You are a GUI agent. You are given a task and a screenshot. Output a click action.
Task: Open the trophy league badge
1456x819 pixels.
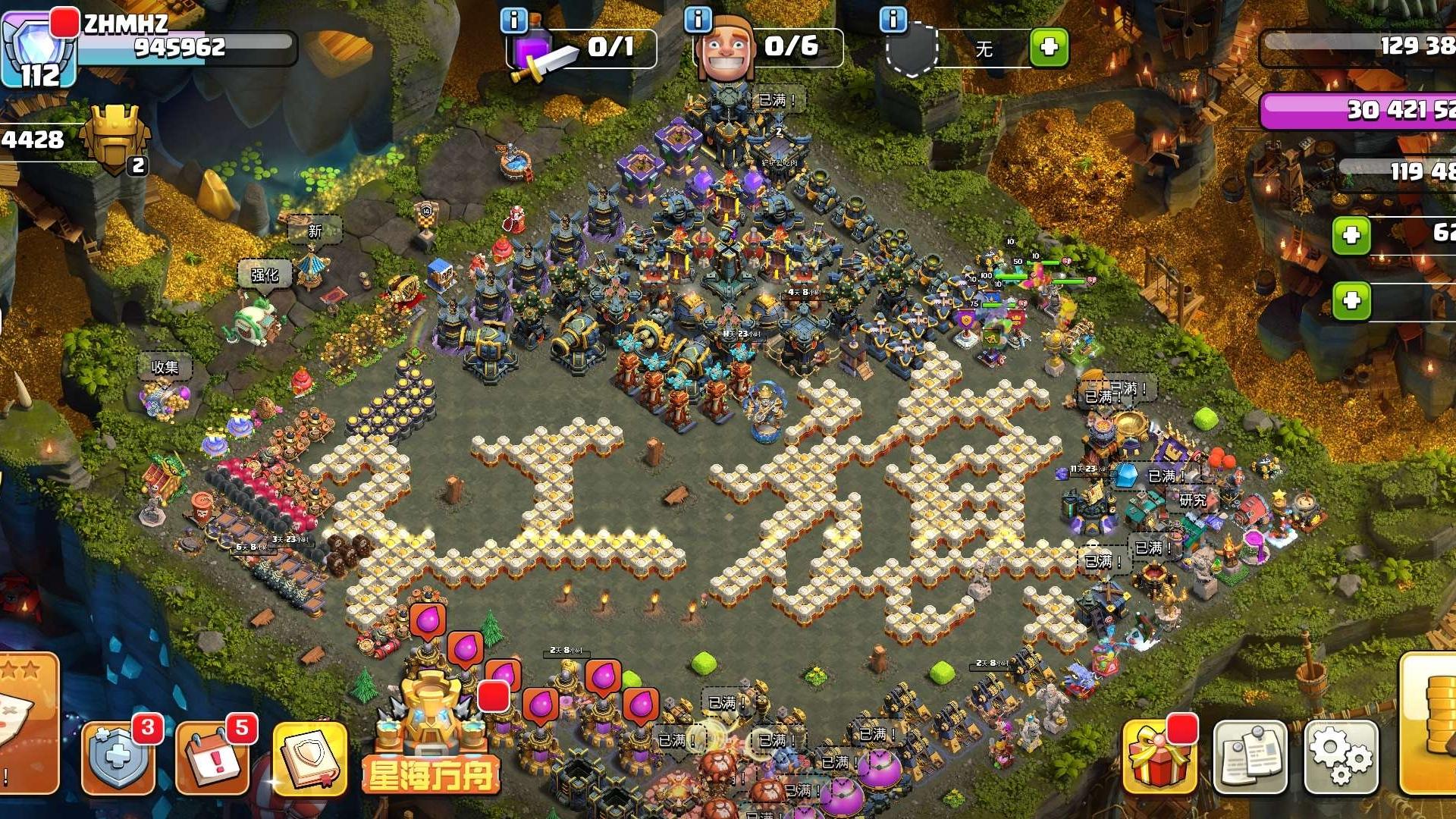pos(115,138)
